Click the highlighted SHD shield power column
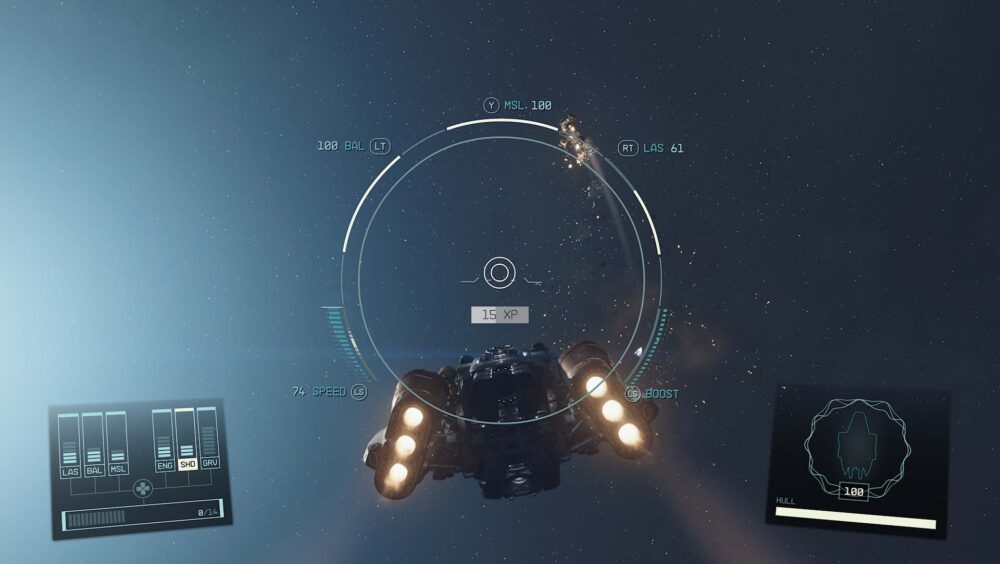1000x564 pixels. coord(186,441)
